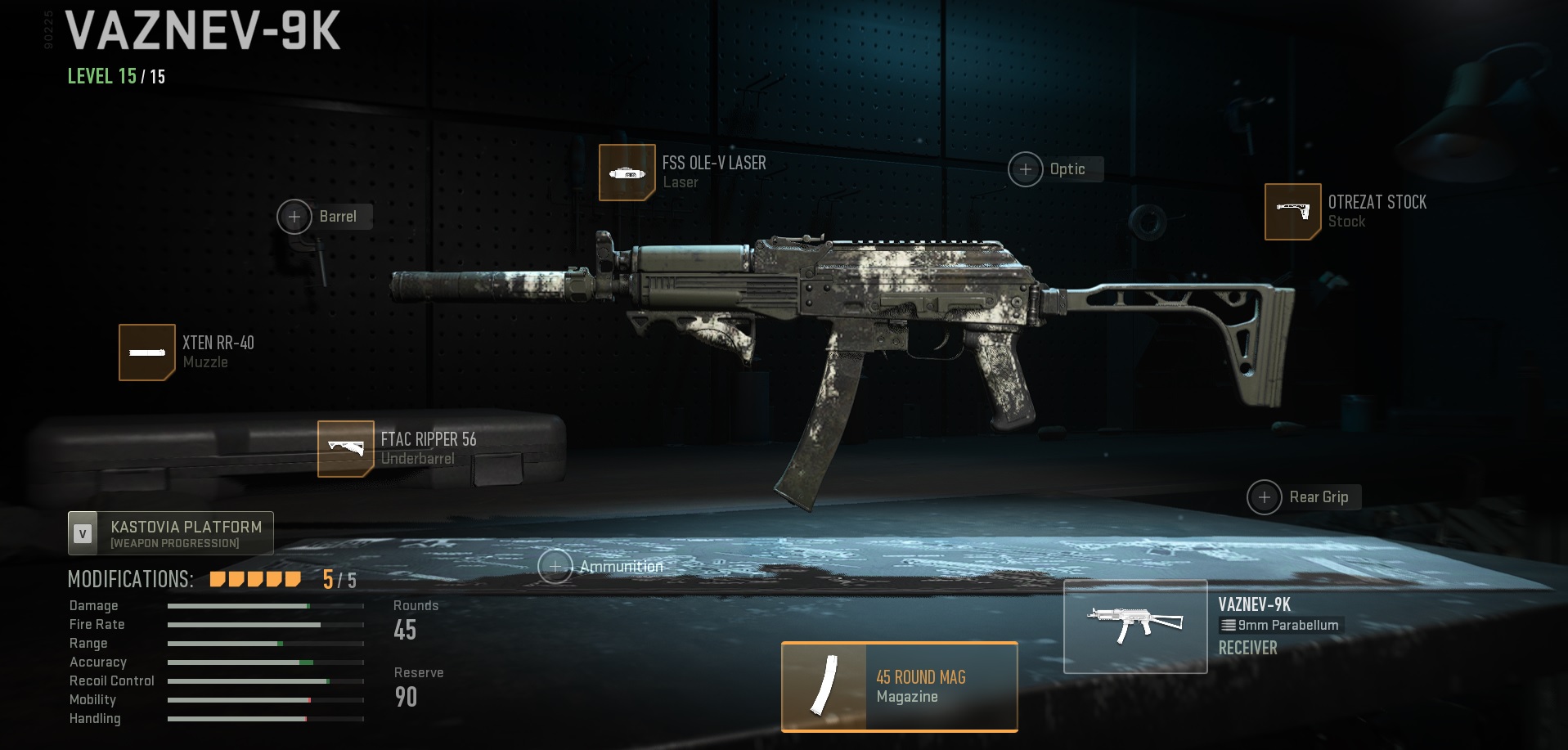Open the FSS OLE-V Laser attachment slot
The height and width of the screenshot is (750, 1568).
coord(627,173)
